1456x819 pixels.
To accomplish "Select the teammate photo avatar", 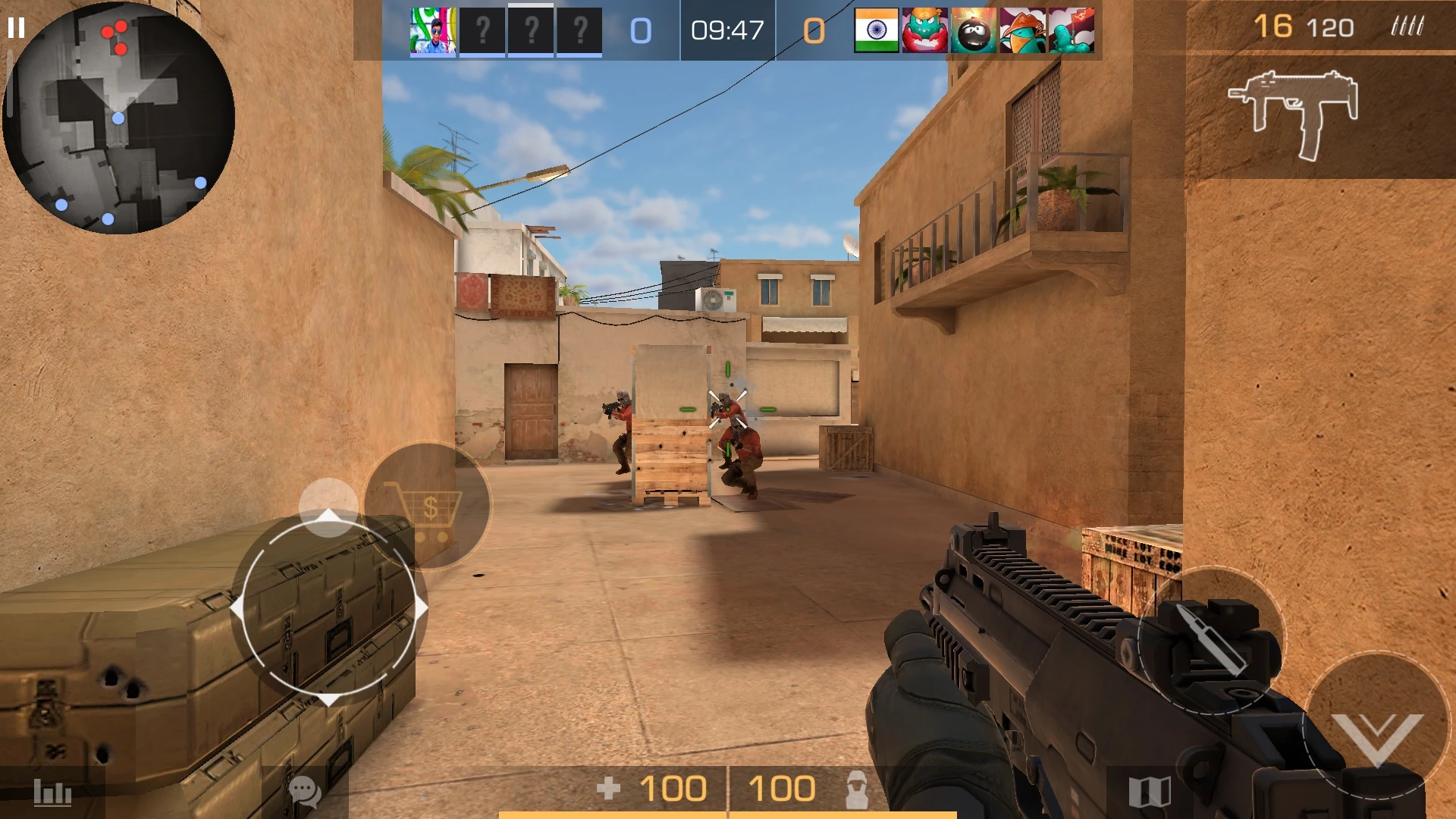I will tap(433, 31).
